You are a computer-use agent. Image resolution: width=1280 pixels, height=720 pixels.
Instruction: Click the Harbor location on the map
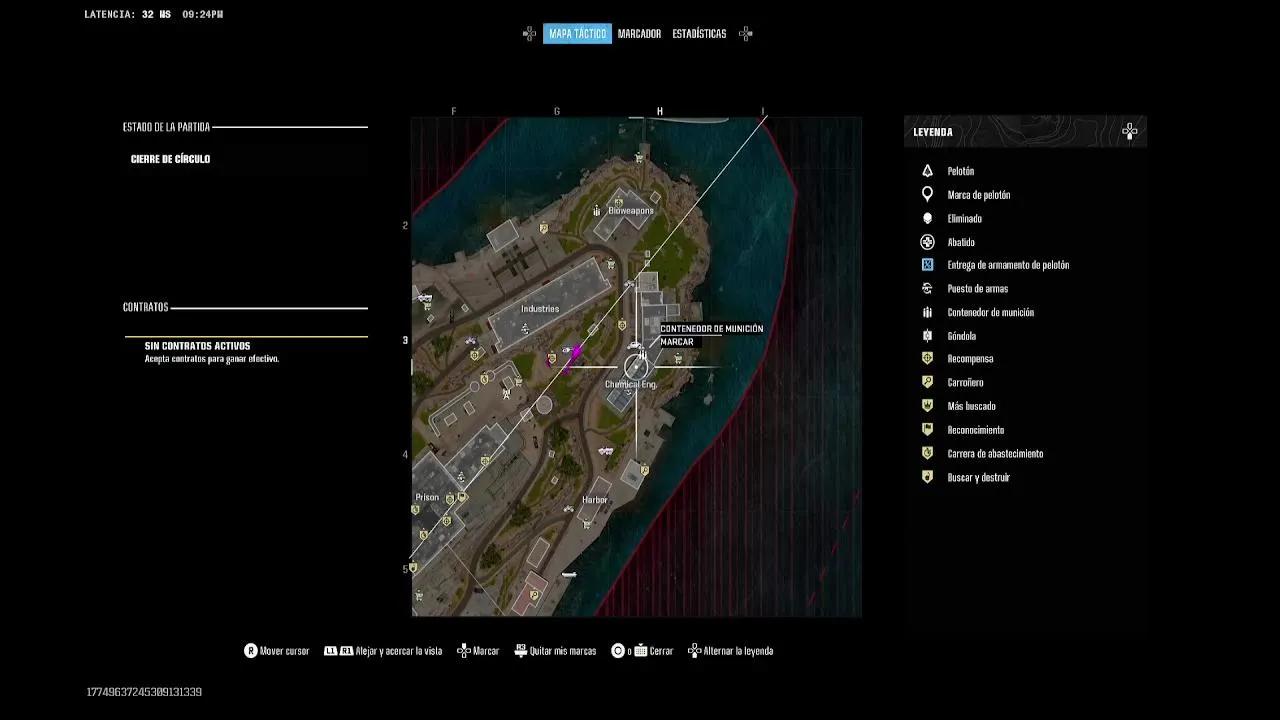point(594,500)
